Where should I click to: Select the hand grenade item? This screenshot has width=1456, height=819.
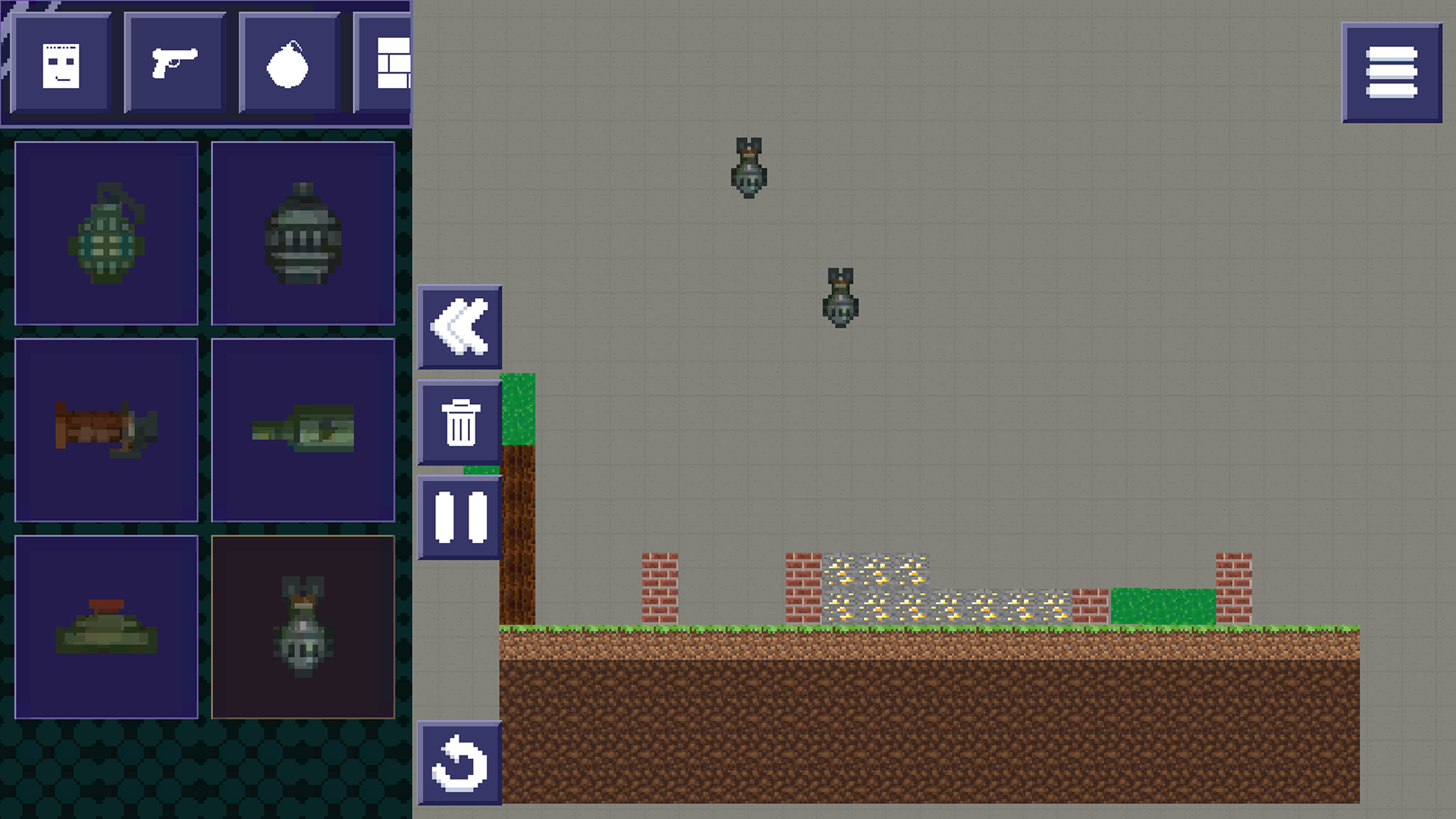pyautogui.click(x=106, y=231)
